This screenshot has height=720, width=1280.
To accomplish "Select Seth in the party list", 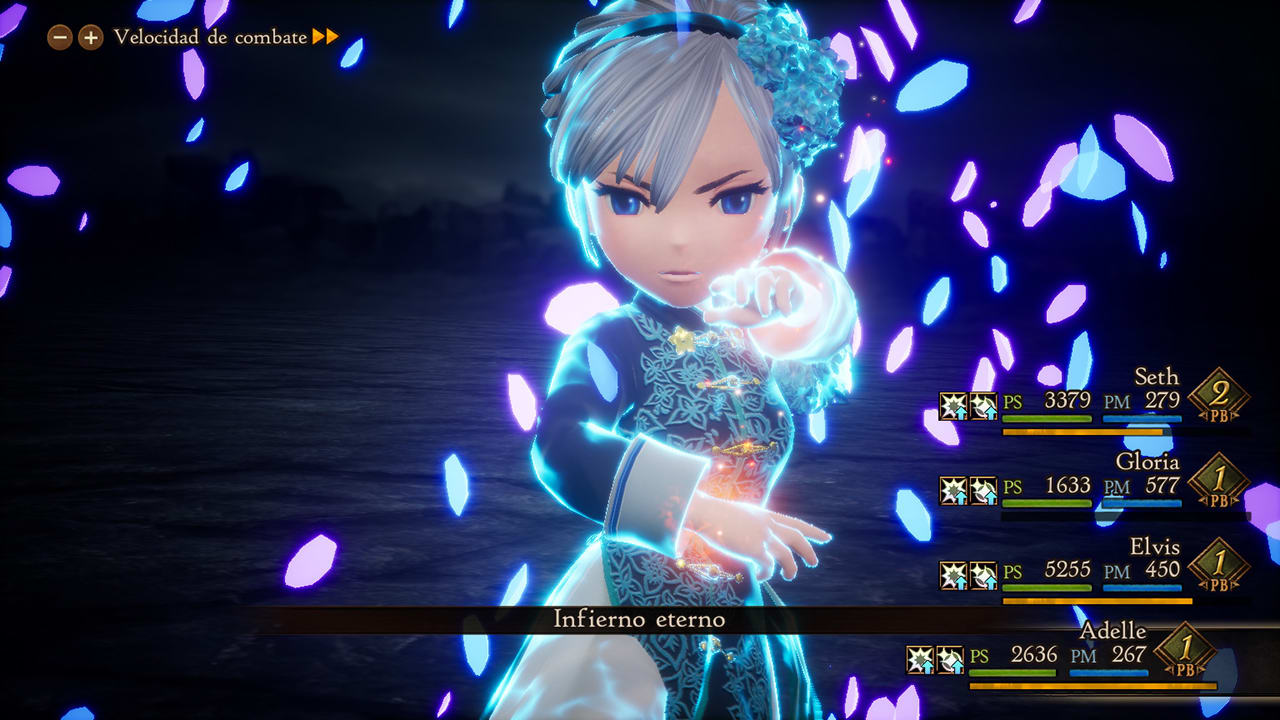I will (1156, 377).
